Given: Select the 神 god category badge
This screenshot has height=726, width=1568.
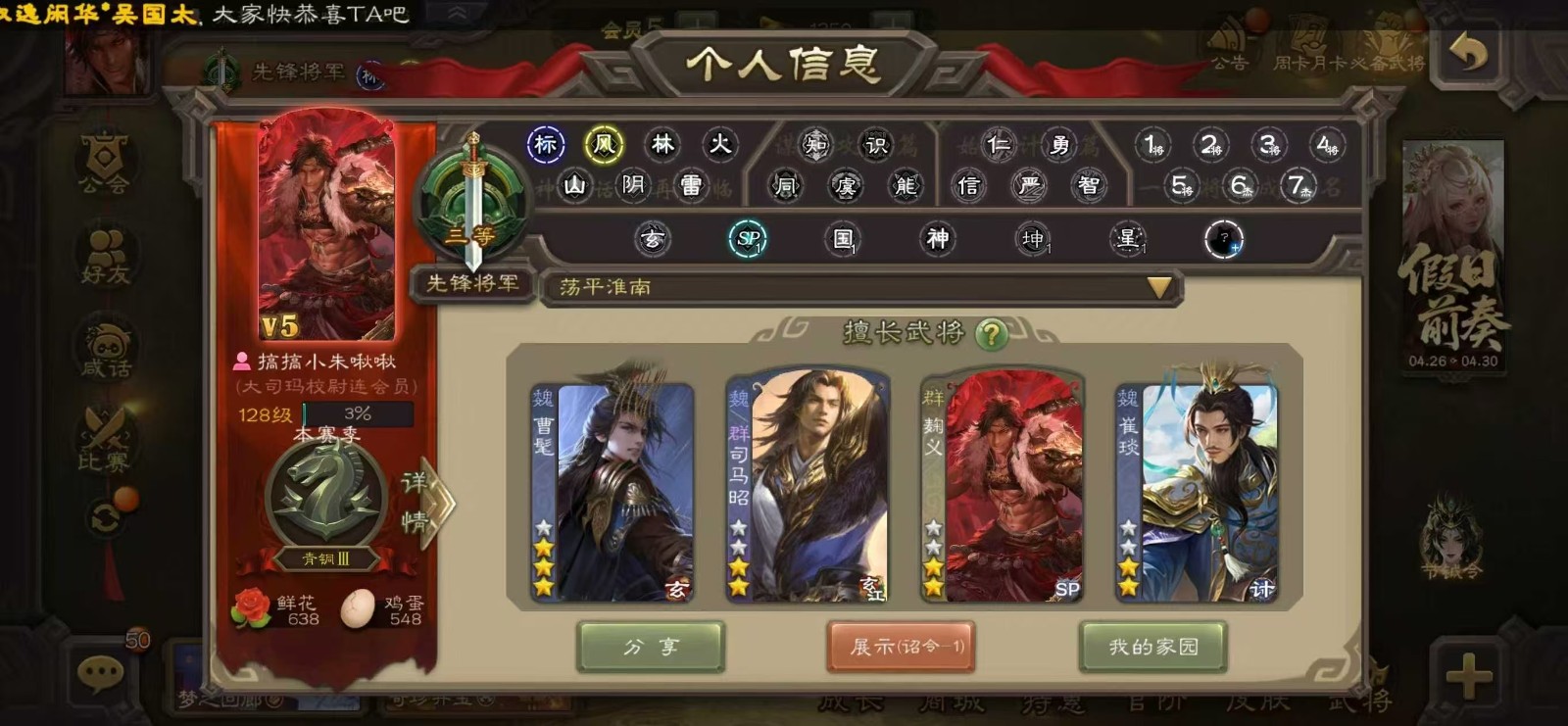Looking at the screenshot, I should click(938, 238).
